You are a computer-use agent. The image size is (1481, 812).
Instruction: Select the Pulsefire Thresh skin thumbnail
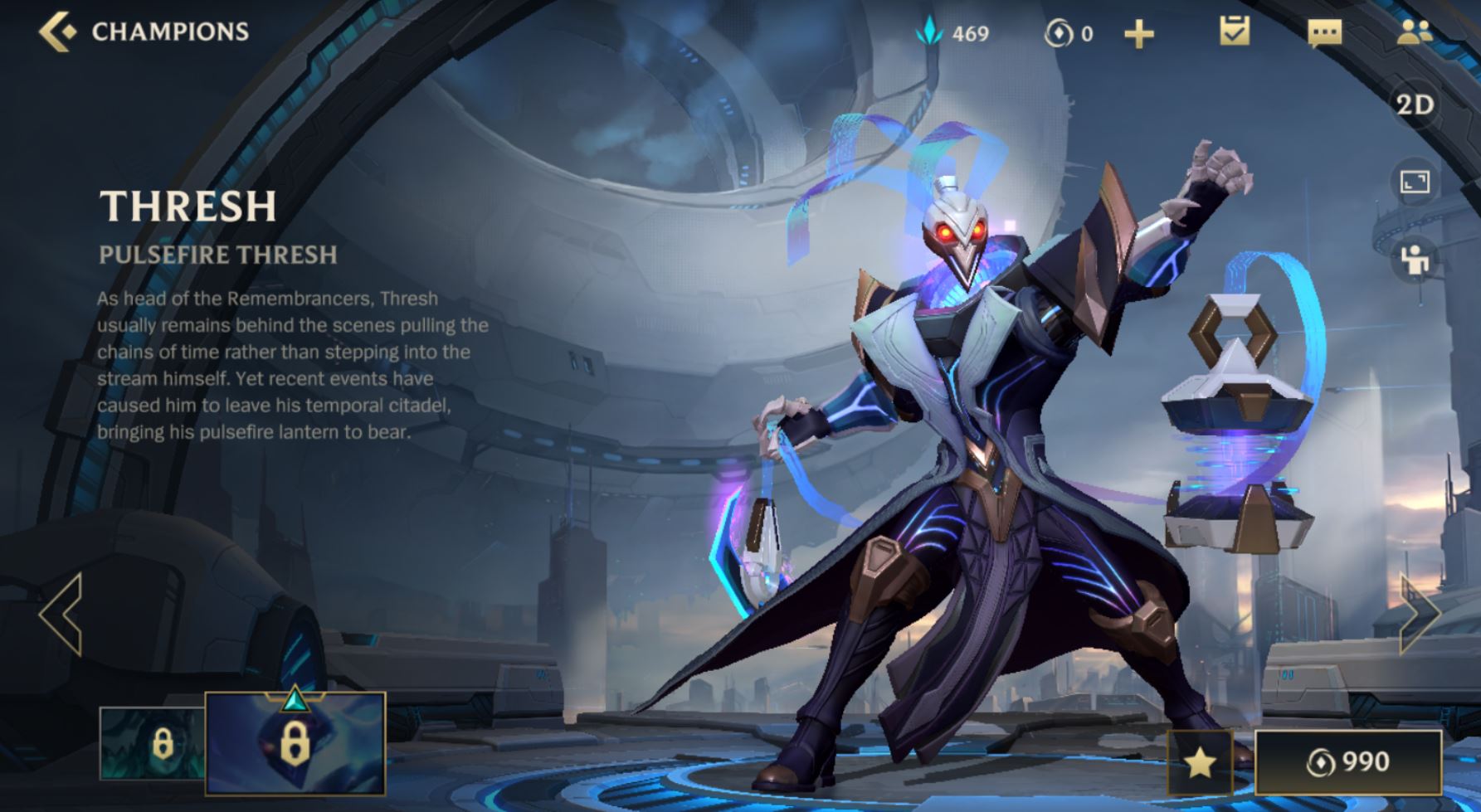tap(295, 743)
